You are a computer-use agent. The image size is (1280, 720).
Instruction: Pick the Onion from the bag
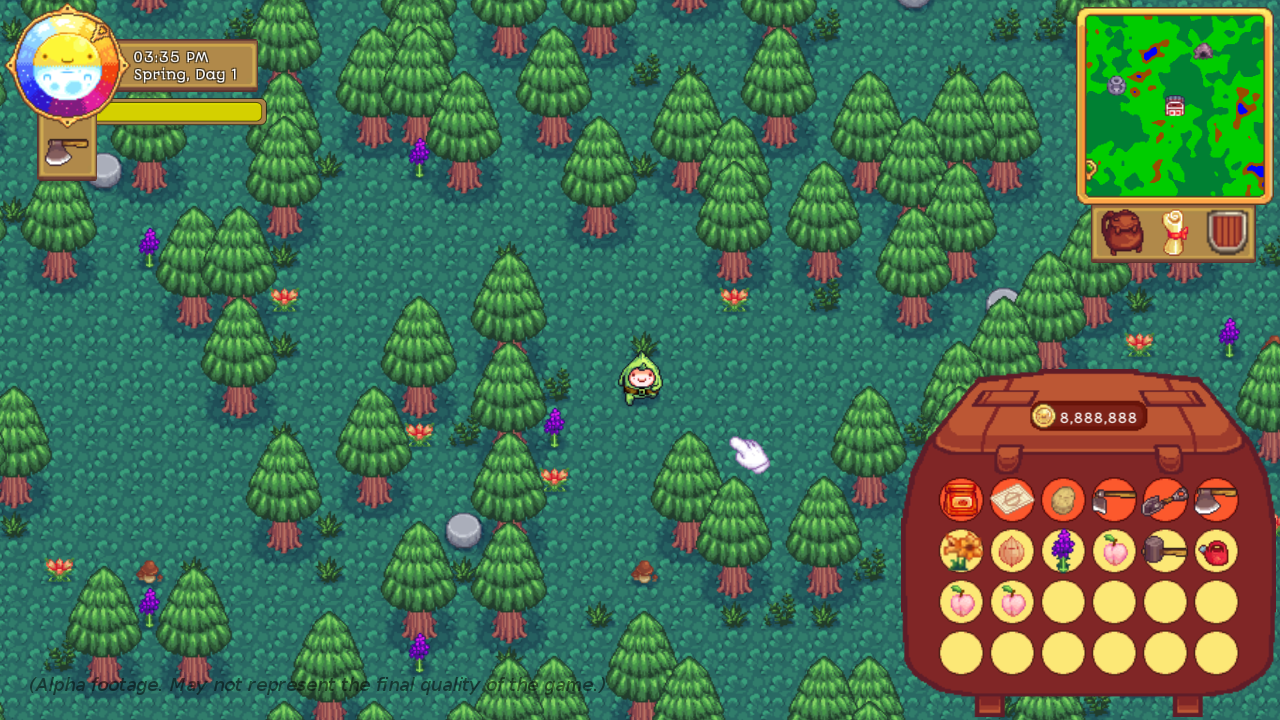pos(1012,551)
